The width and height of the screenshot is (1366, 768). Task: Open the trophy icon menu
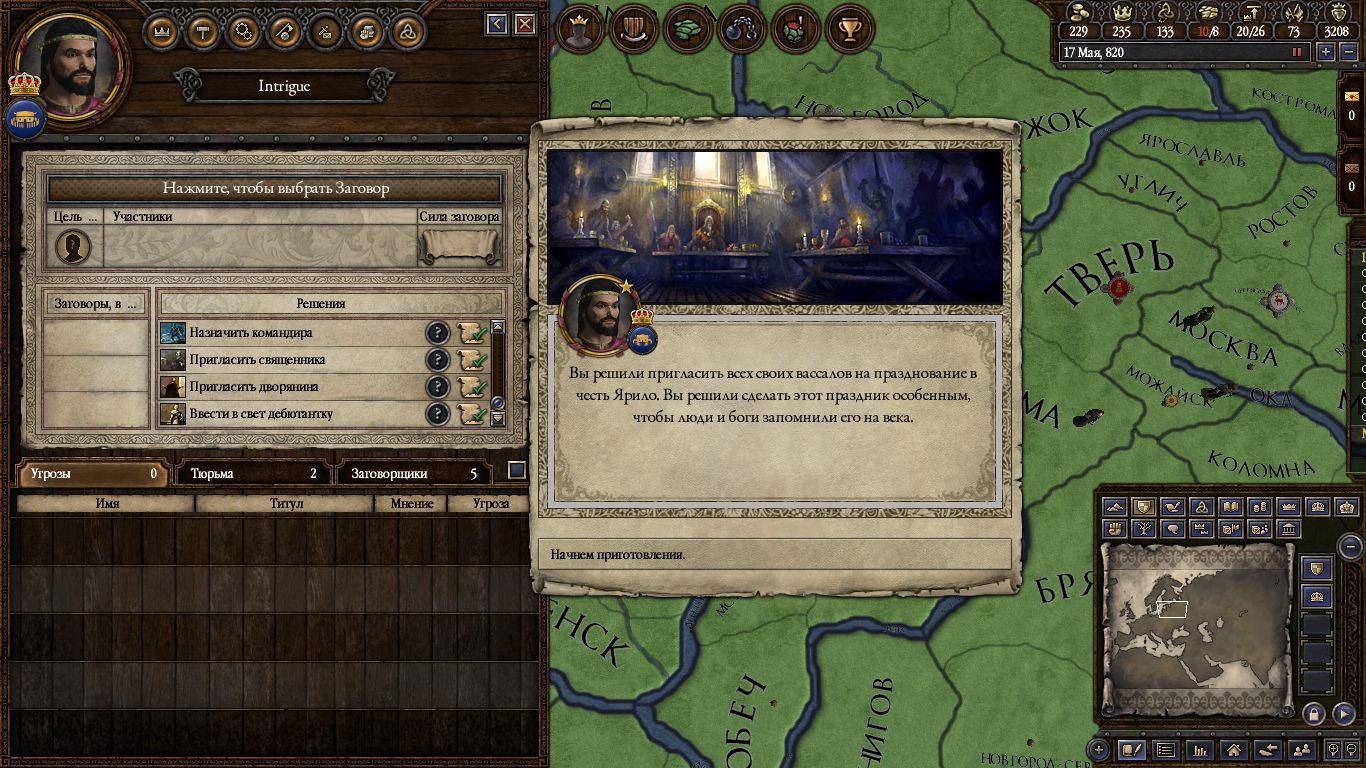pos(850,30)
